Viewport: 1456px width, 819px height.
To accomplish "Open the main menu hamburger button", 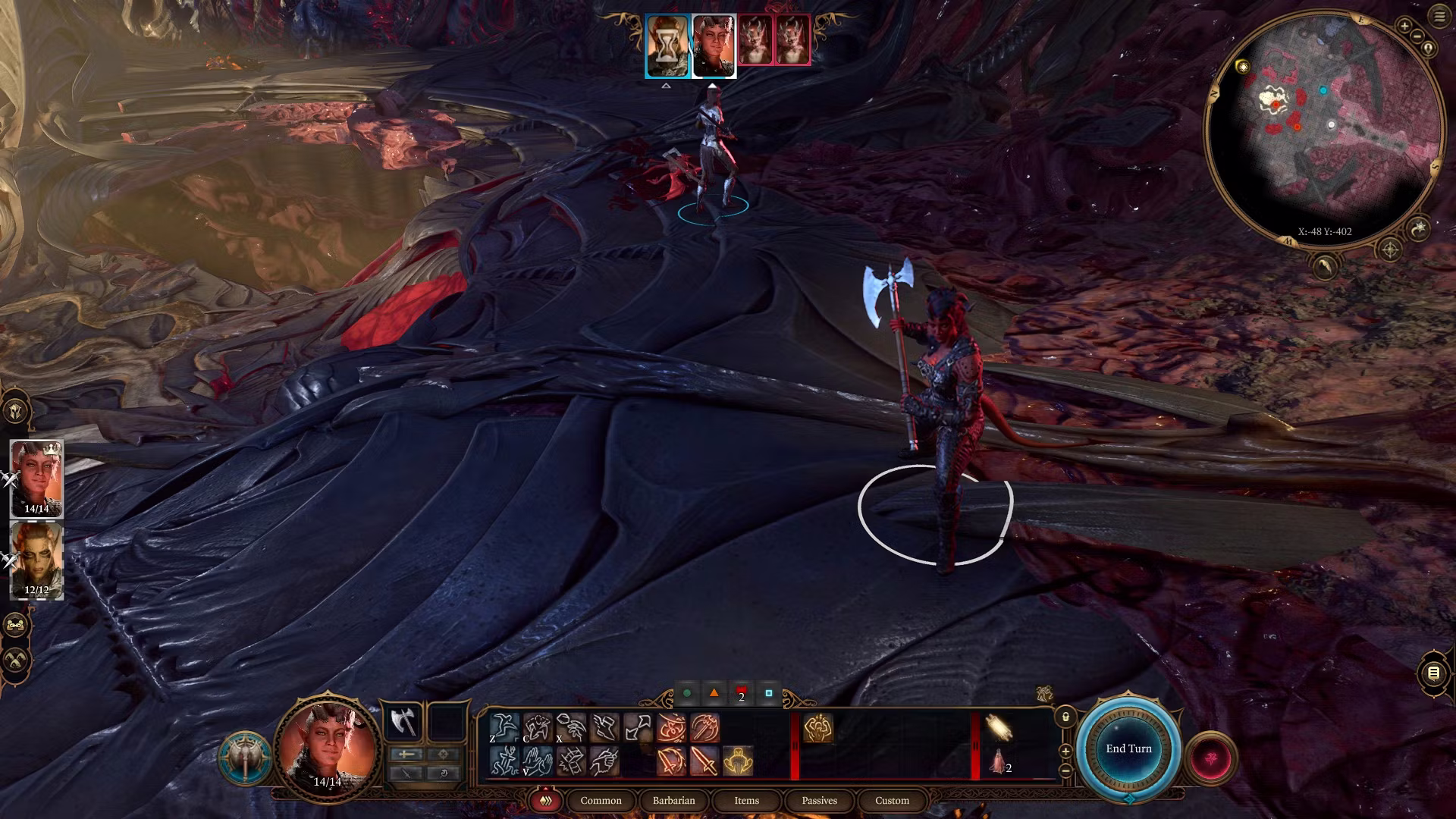I will tap(1439, 17).
